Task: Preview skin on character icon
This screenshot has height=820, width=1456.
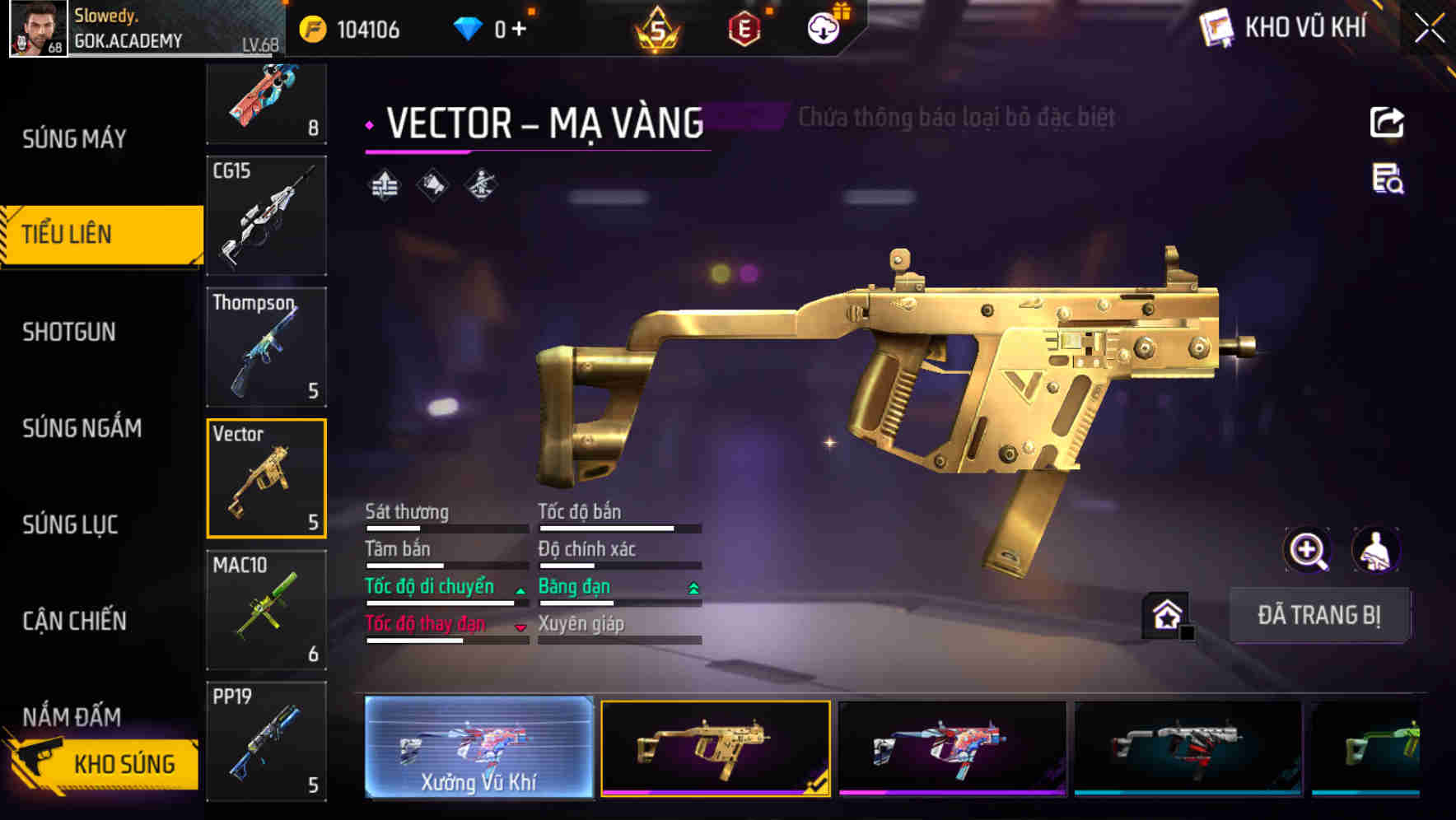Action: [1375, 550]
